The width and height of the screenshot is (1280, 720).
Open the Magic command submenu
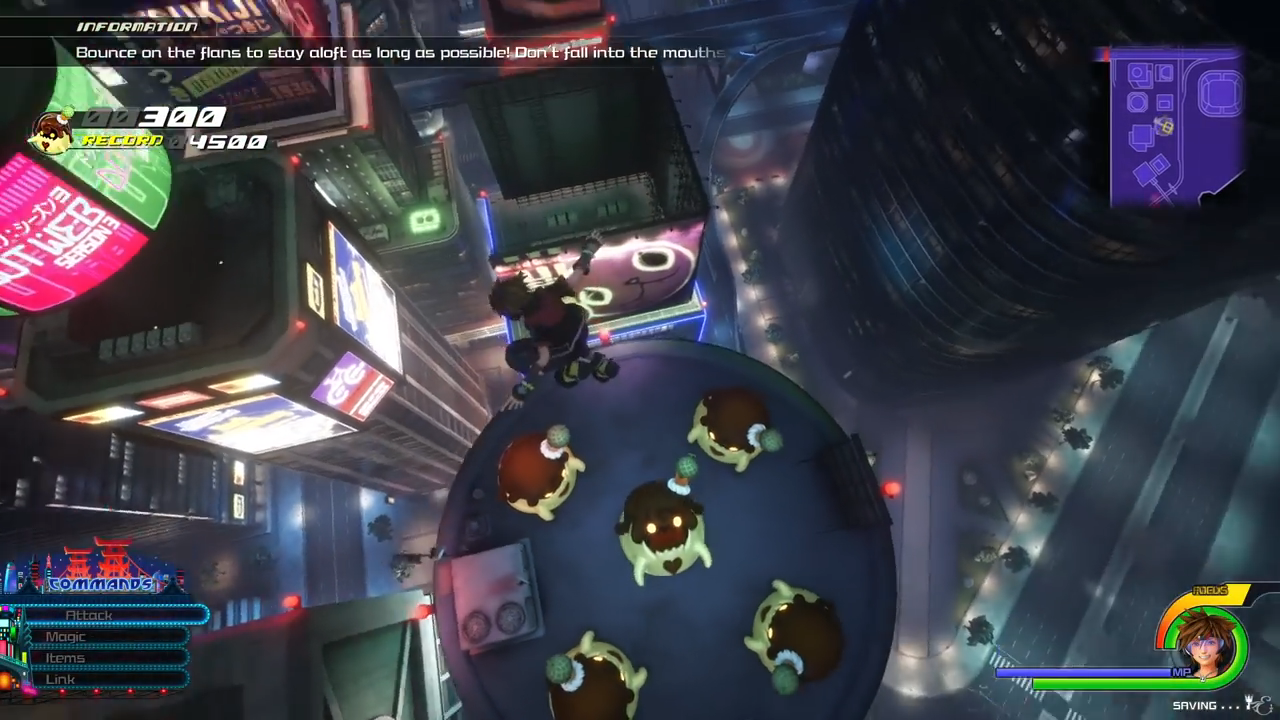[65, 636]
